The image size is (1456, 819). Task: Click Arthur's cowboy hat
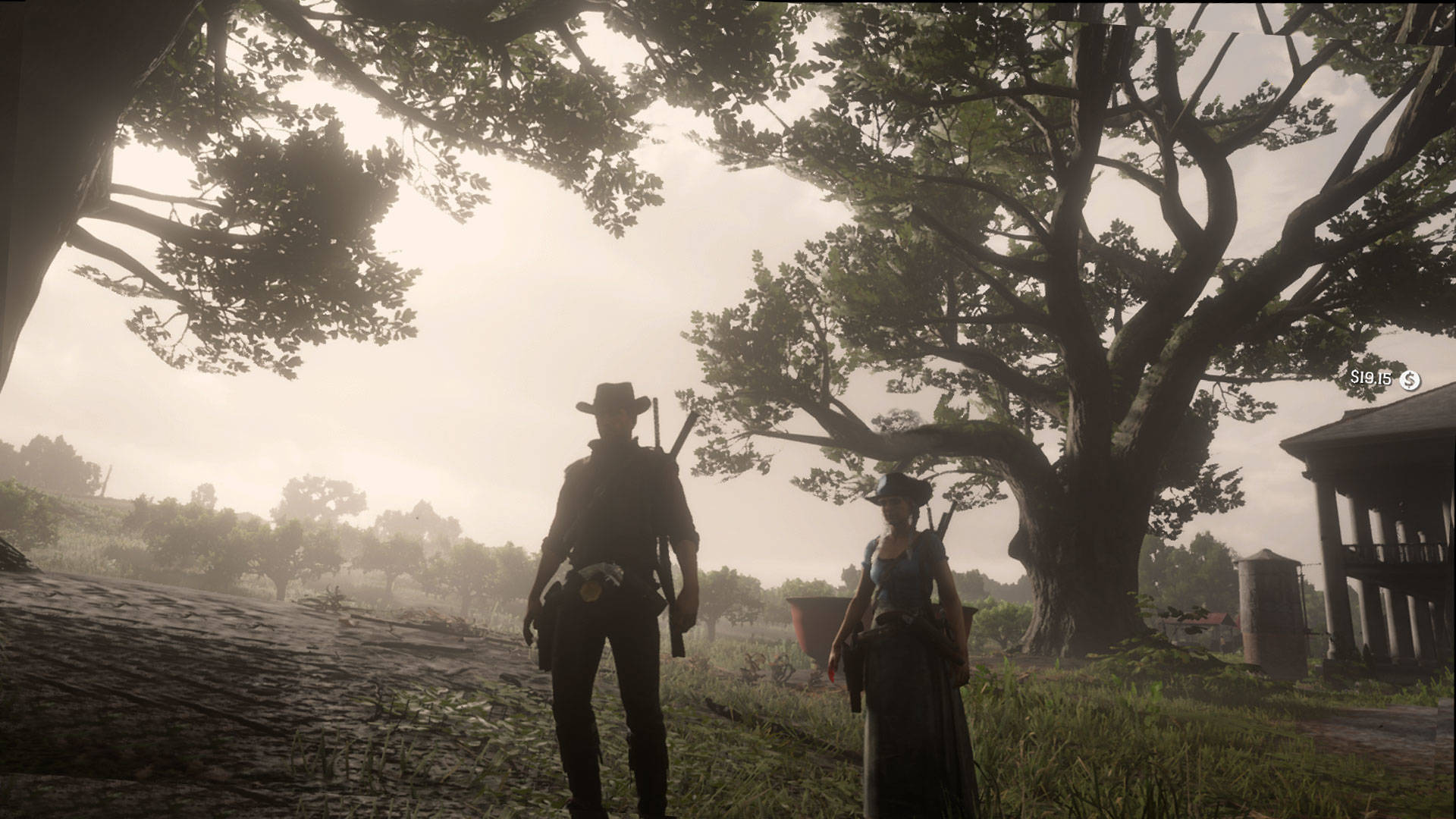pos(614,398)
